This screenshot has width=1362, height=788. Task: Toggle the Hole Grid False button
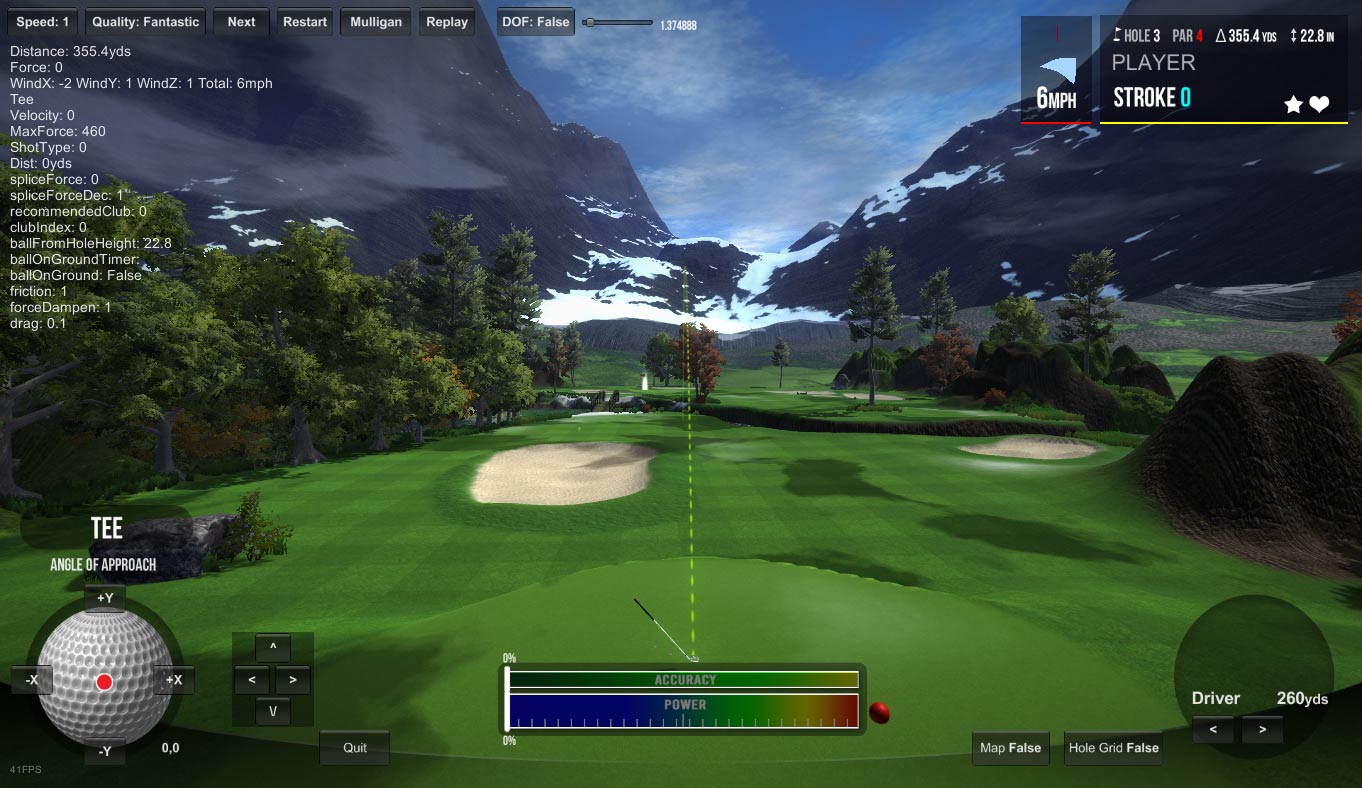[x=1113, y=748]
